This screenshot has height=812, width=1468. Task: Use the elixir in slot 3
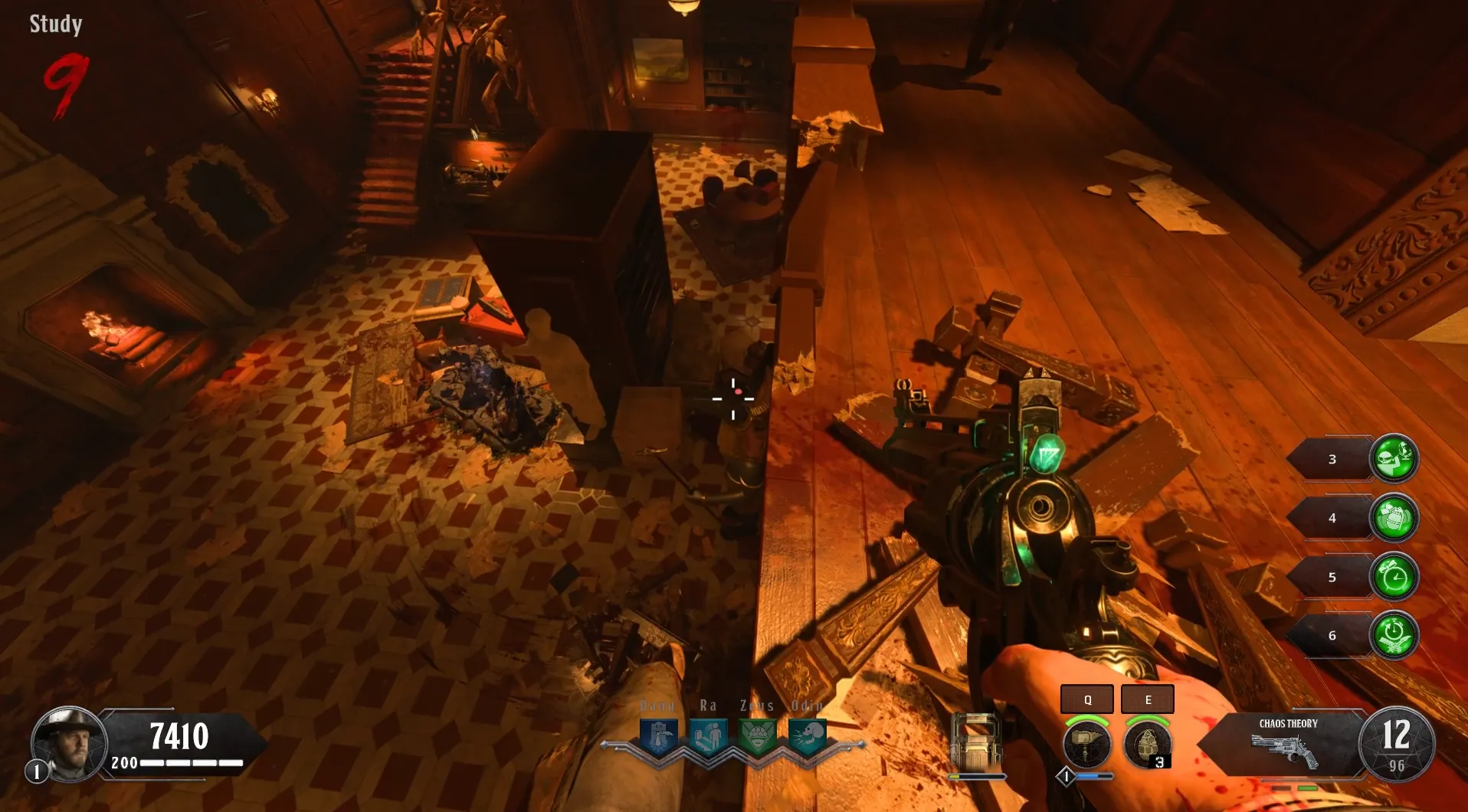(x=1394, y=458)
